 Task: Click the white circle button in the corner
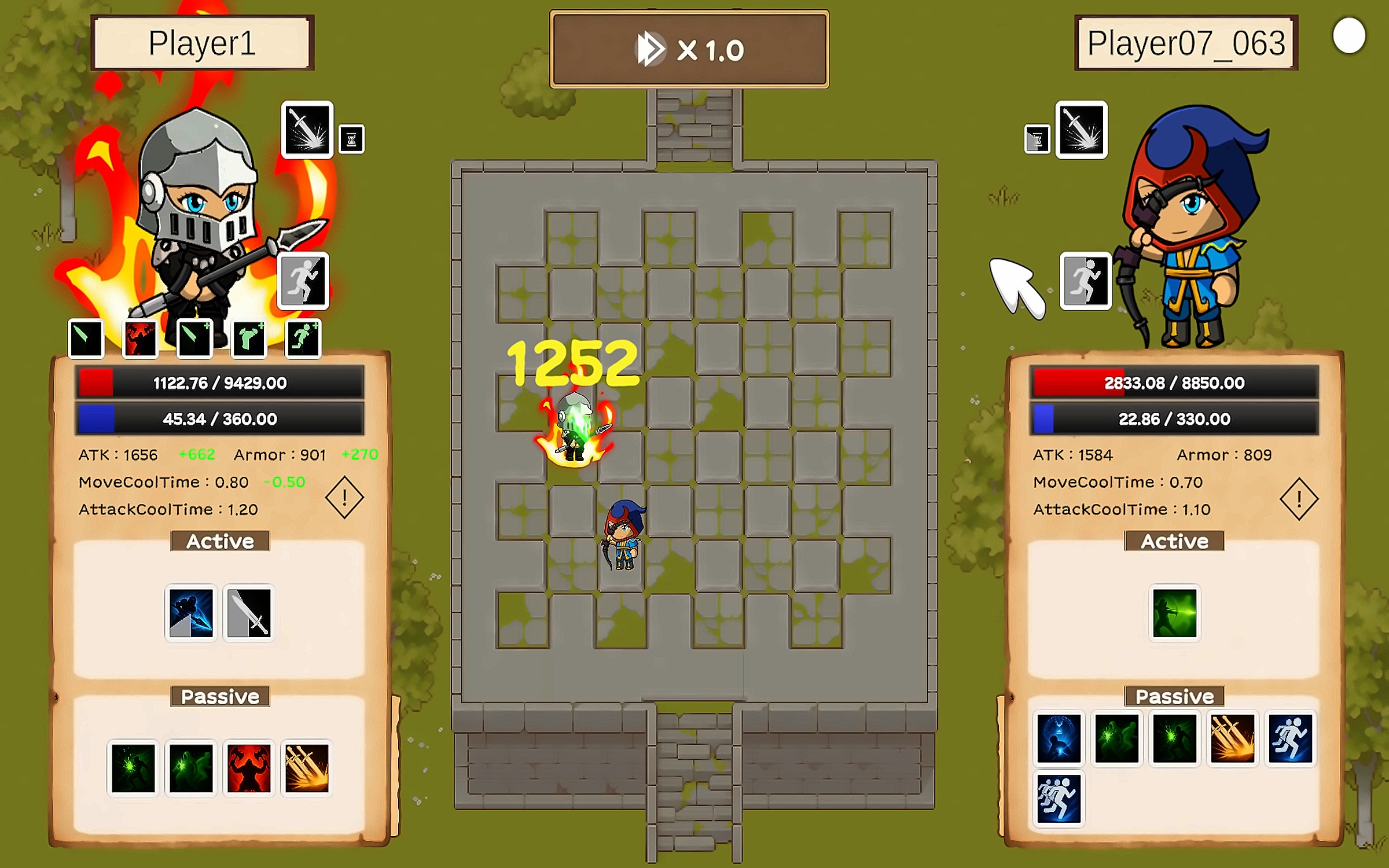[1348, 36]
